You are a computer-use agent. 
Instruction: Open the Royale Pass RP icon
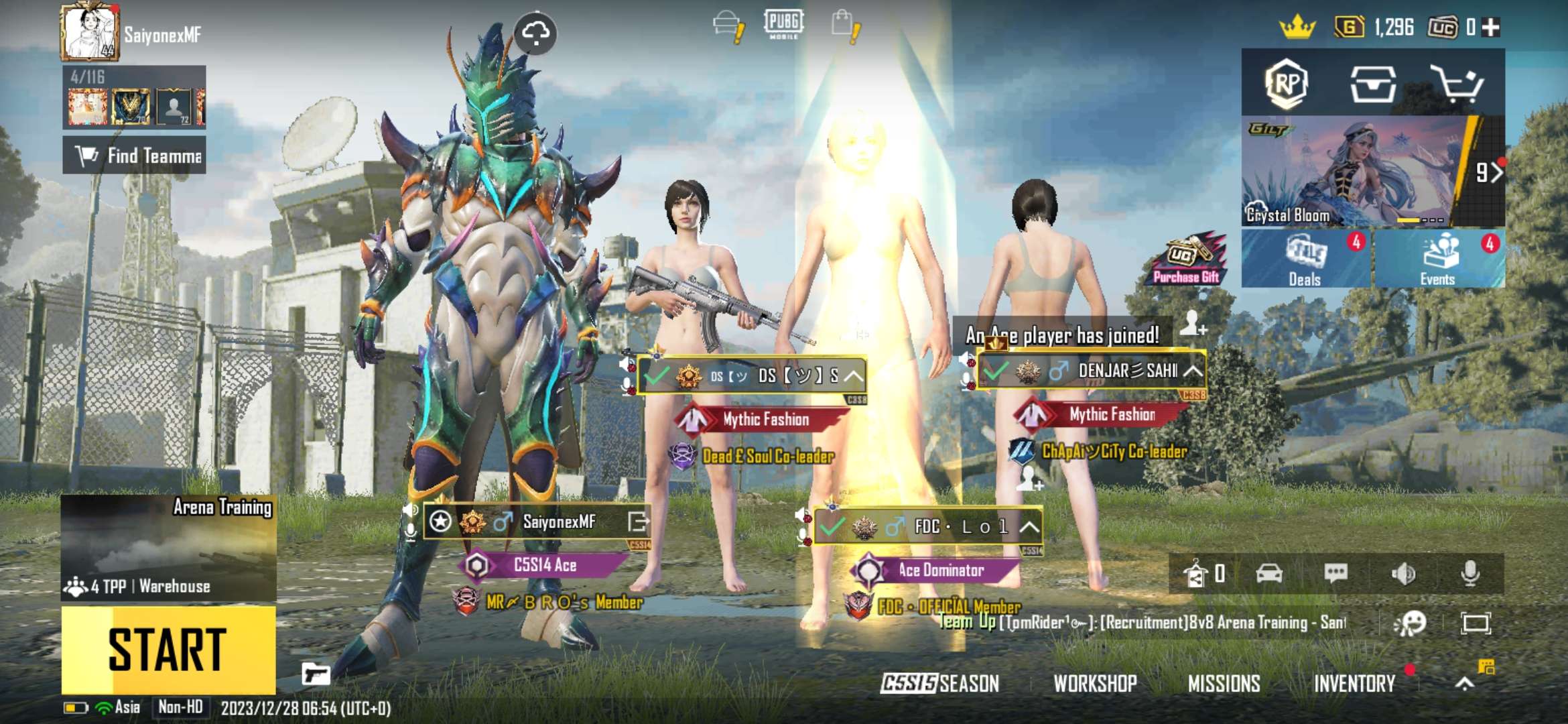pyautogui.click(x=1287, y=84)
